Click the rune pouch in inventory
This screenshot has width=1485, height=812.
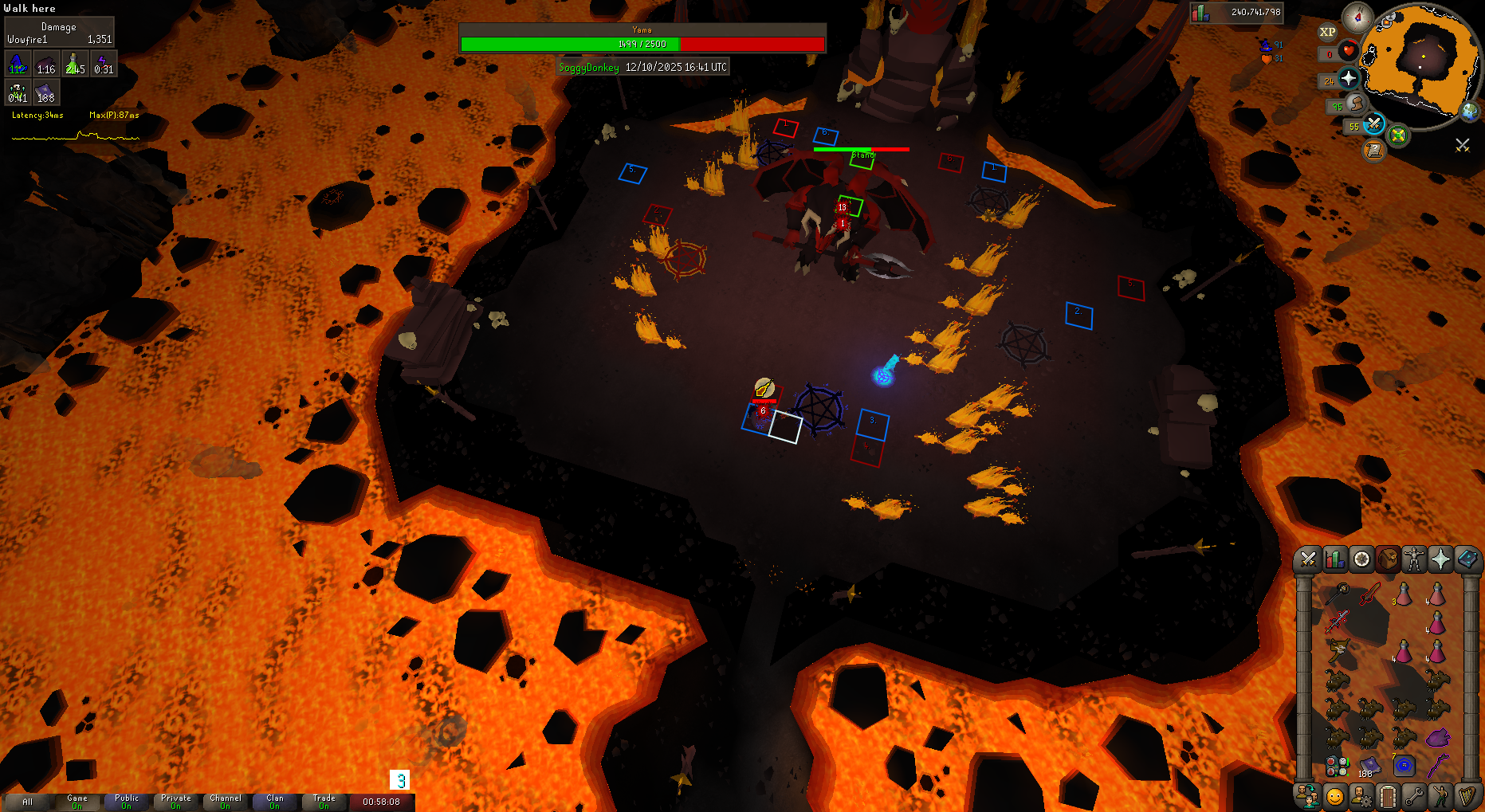[1337, 767]
